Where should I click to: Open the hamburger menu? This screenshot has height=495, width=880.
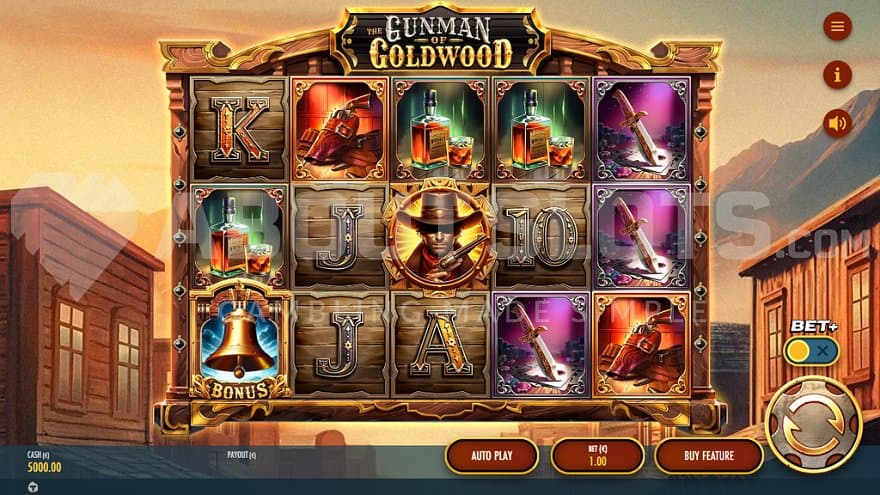(x=837, y=26)
